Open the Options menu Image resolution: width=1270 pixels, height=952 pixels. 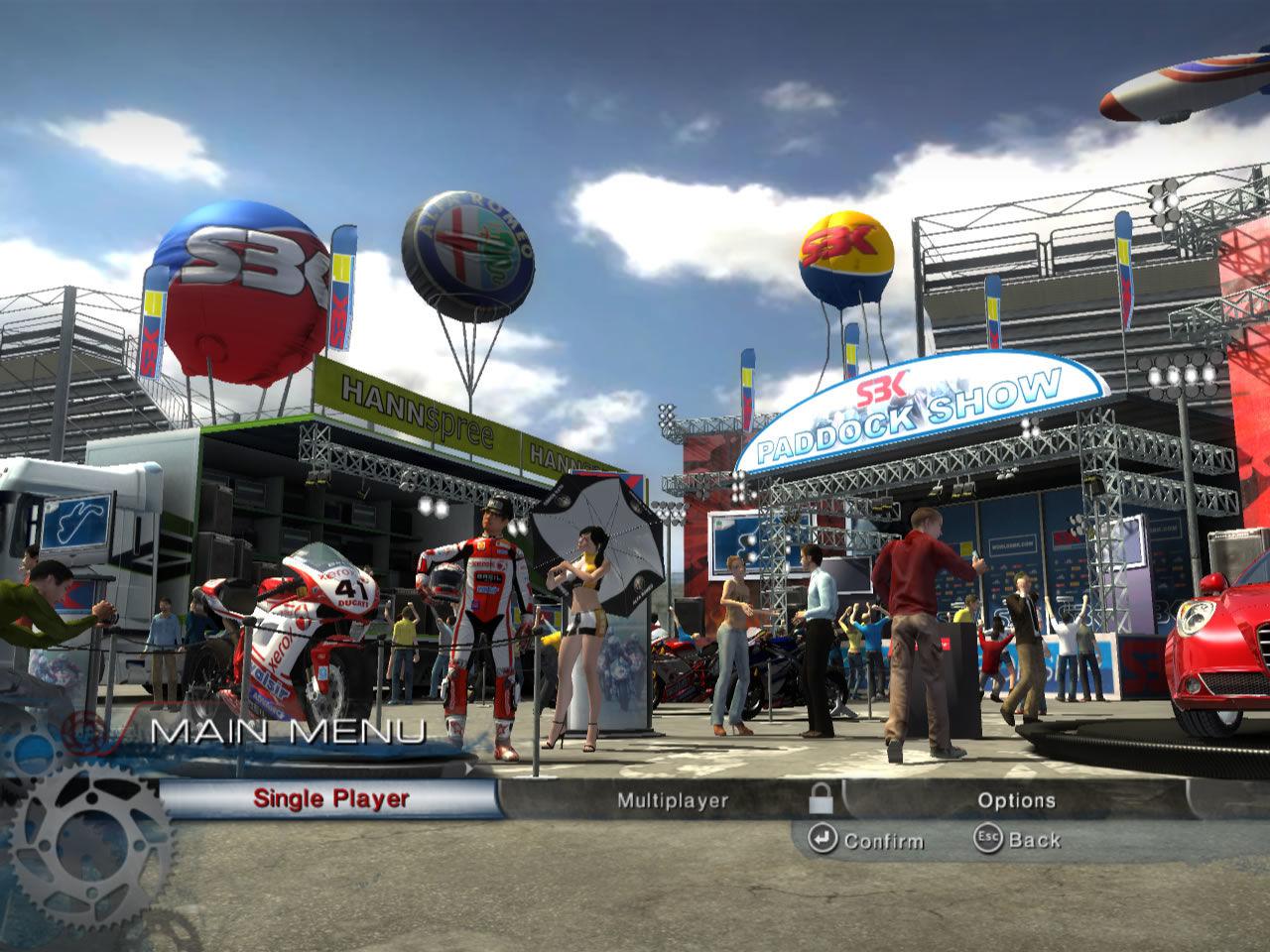(1016, 800)
